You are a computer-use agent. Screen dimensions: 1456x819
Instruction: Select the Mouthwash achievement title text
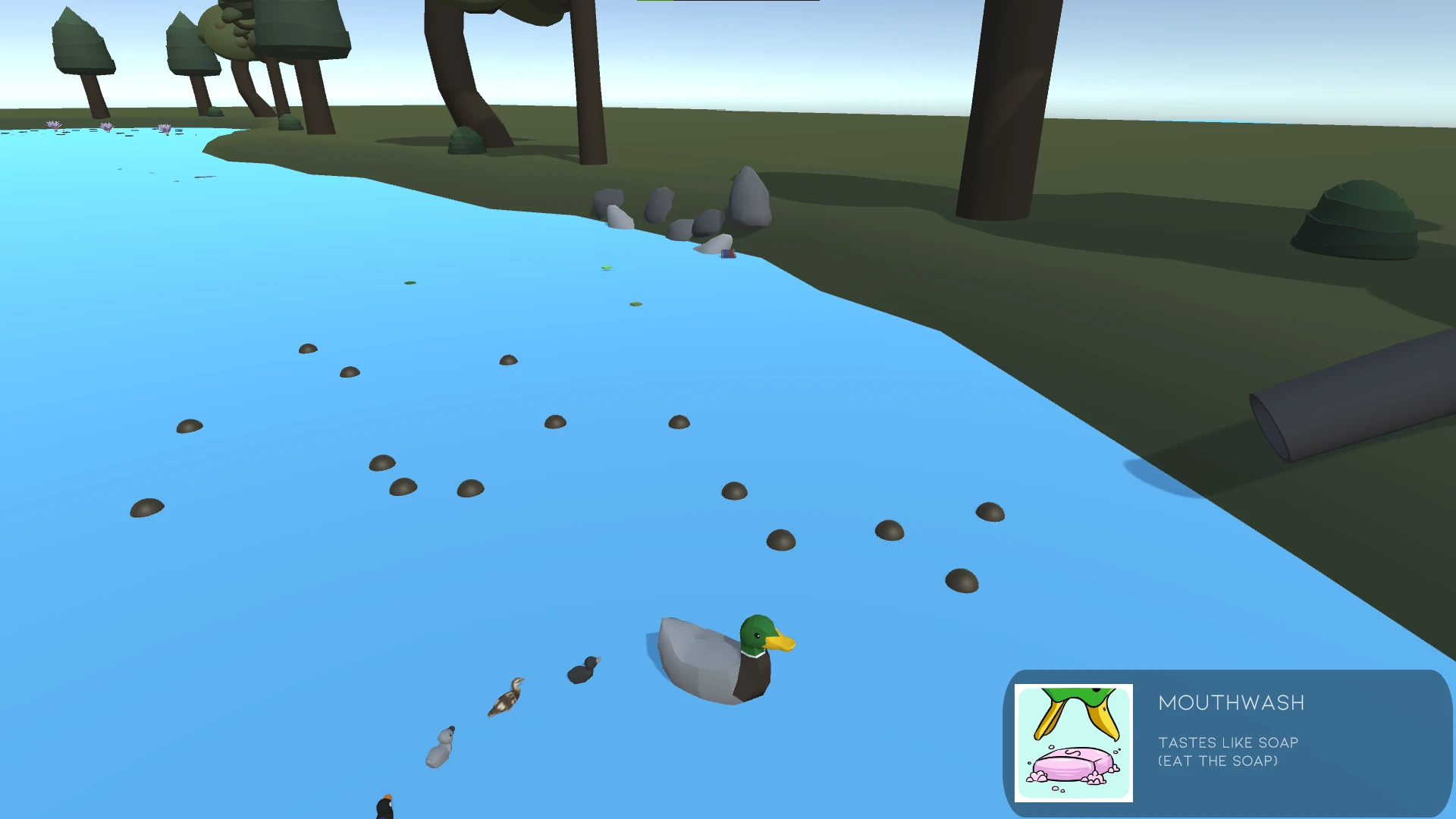click(1231, 703)
